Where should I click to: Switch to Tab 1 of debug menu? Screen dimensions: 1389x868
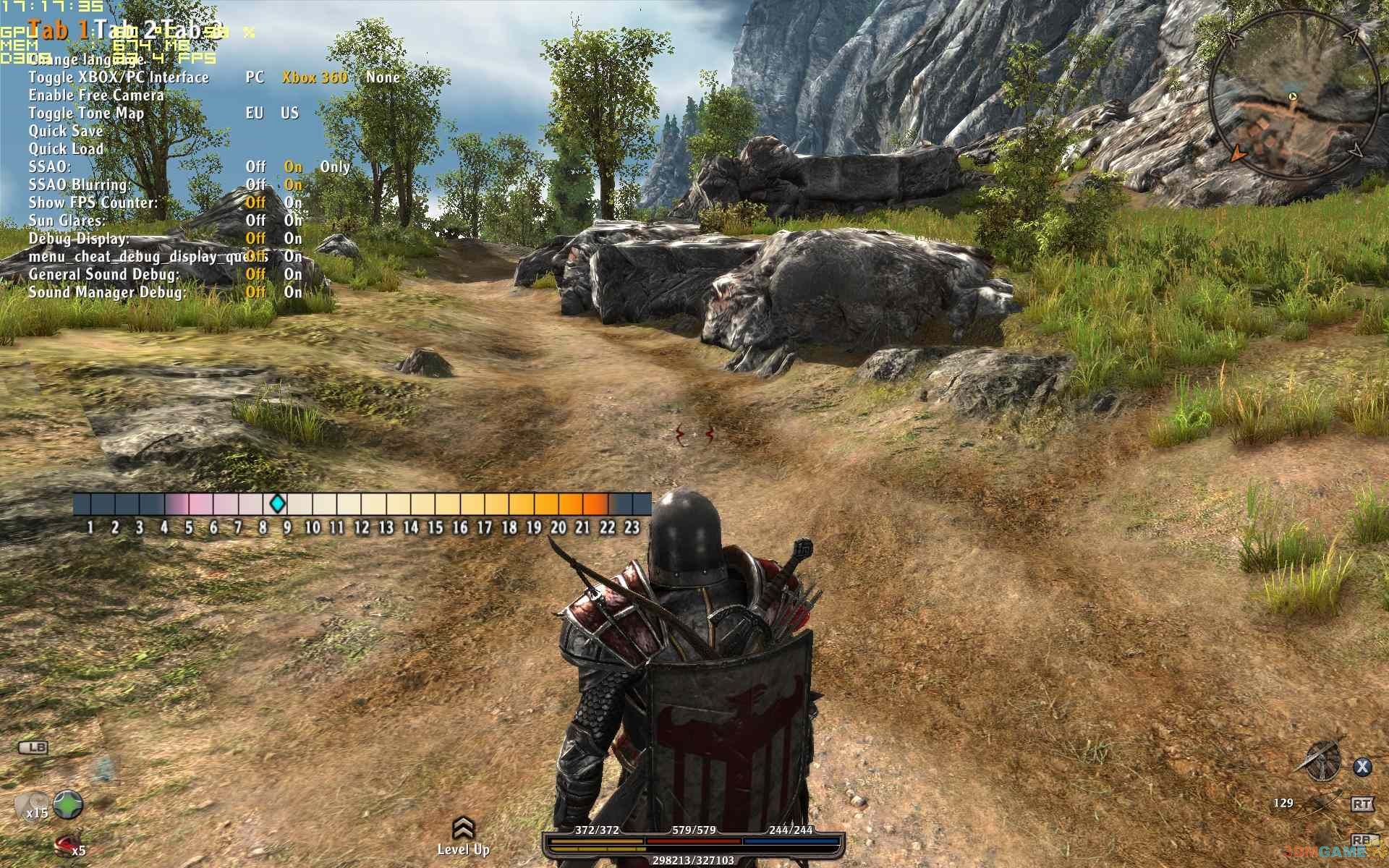coord(59,30)
